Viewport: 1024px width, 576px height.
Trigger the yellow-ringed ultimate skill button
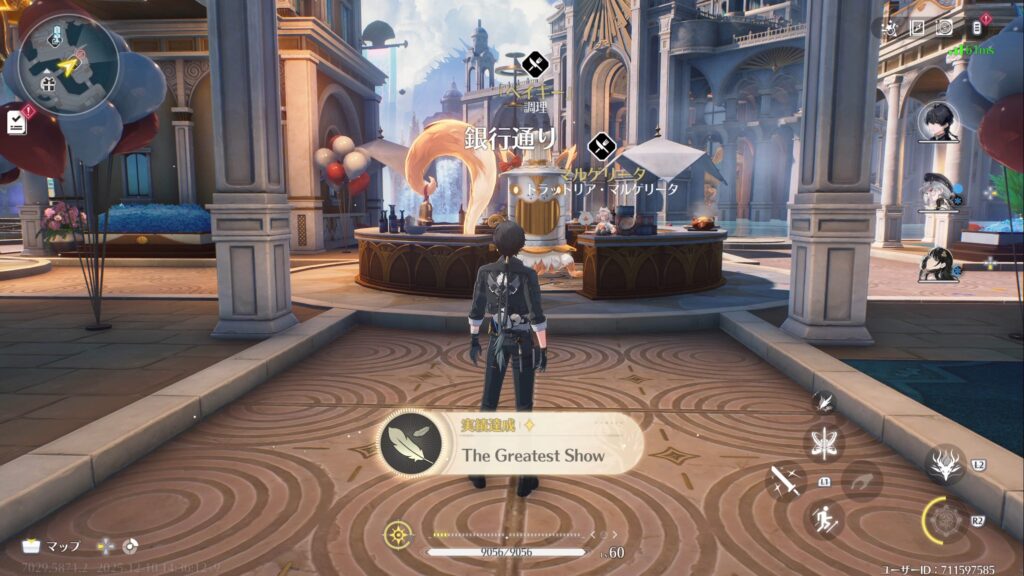(944, 520)
